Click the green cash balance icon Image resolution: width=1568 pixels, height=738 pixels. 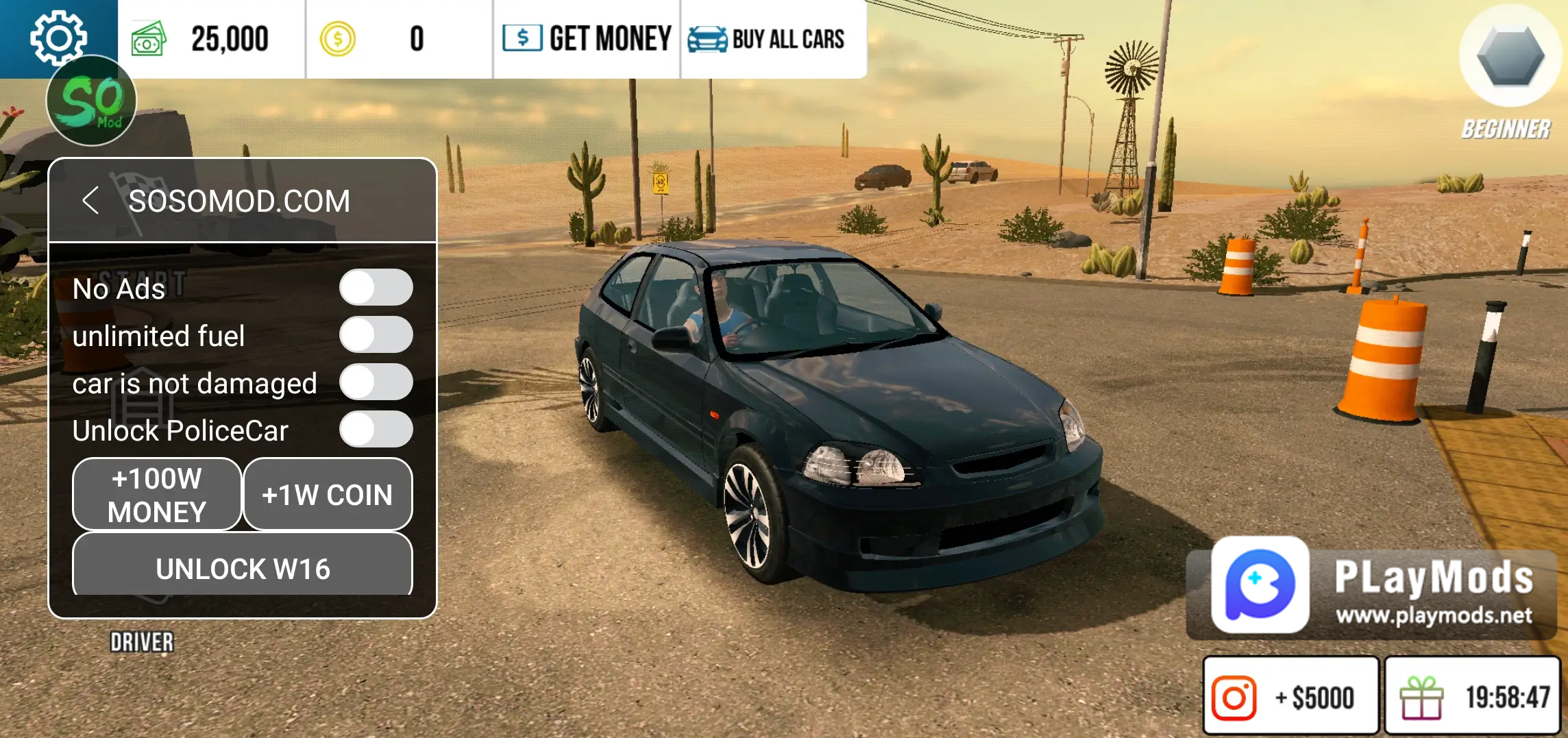tap(149, 39)
